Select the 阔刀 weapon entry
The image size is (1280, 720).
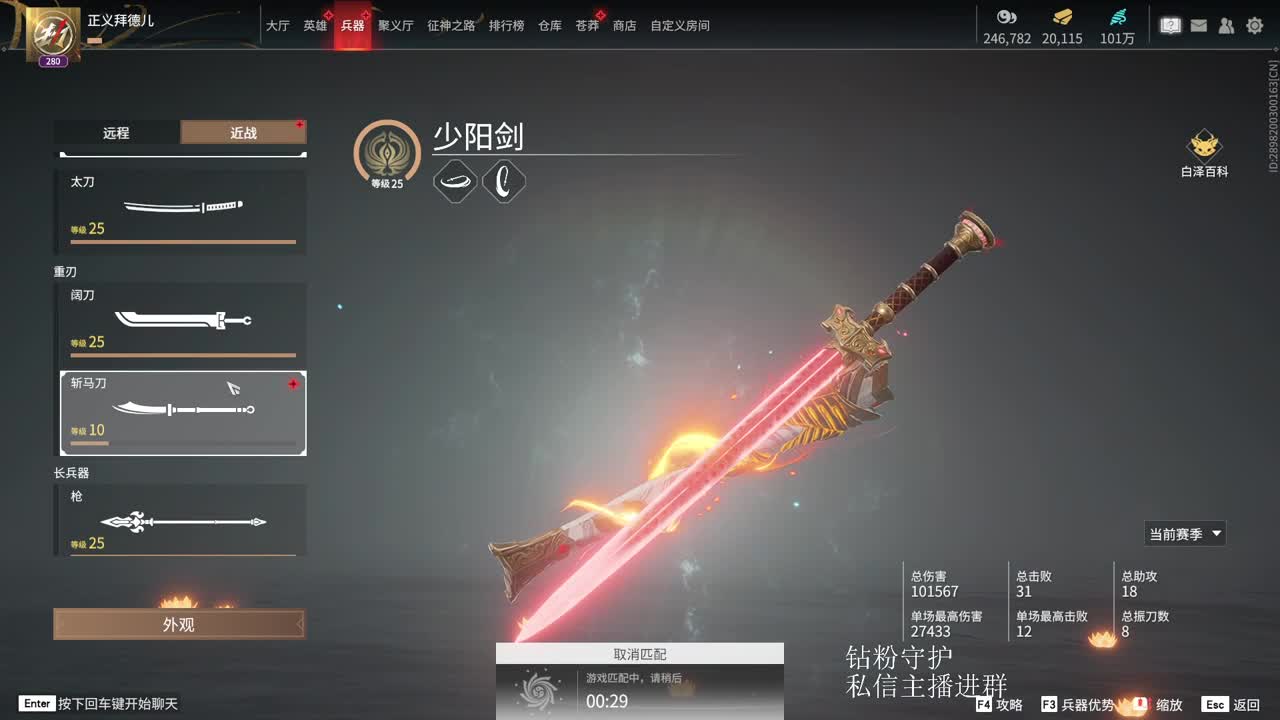(x=180, y=318)
